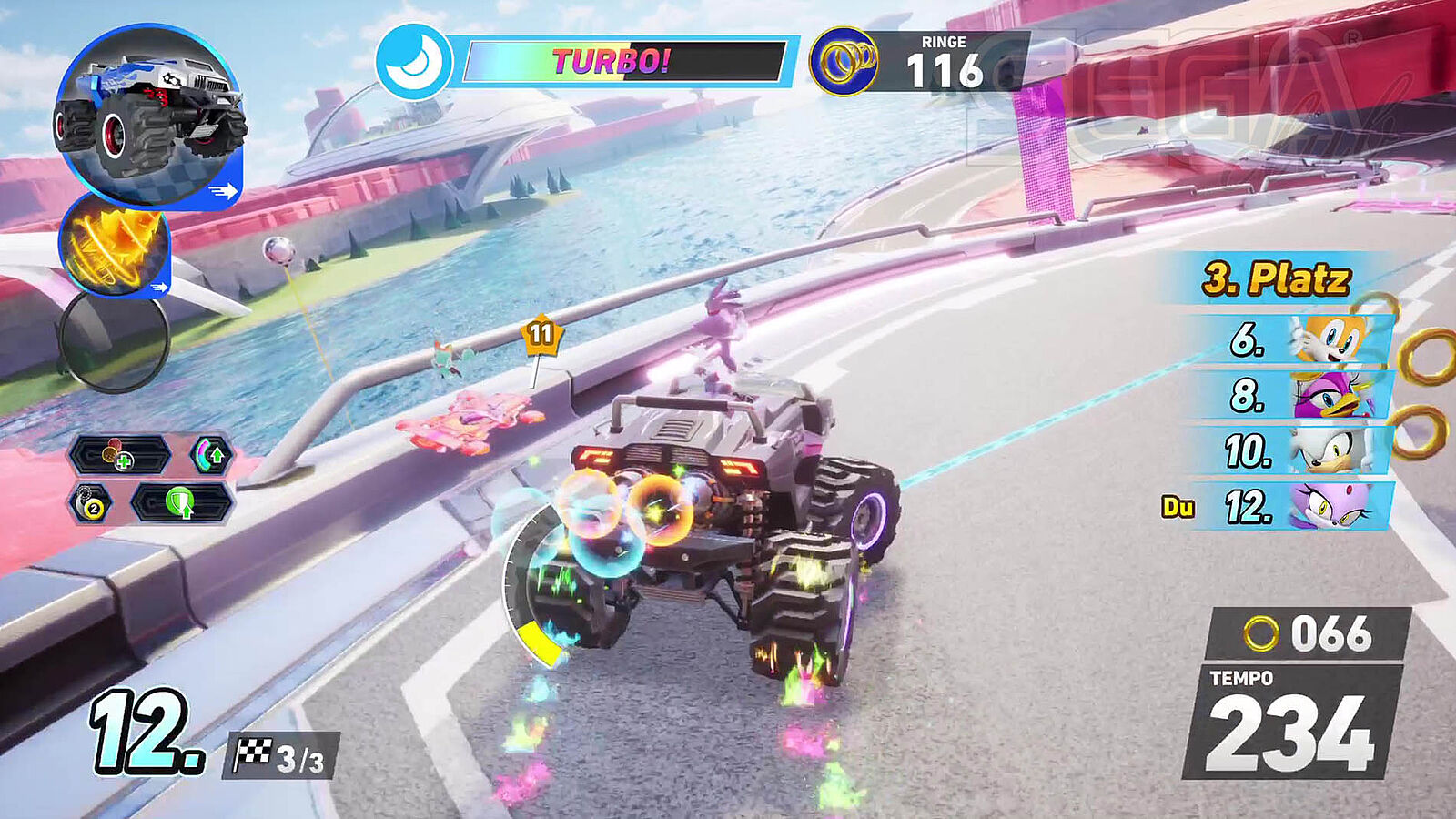Viewport: 1456px width, 819px height.
Task: Activate the green shield upgrade gadget
Action: pyautogui.click(x=182, y=503)
